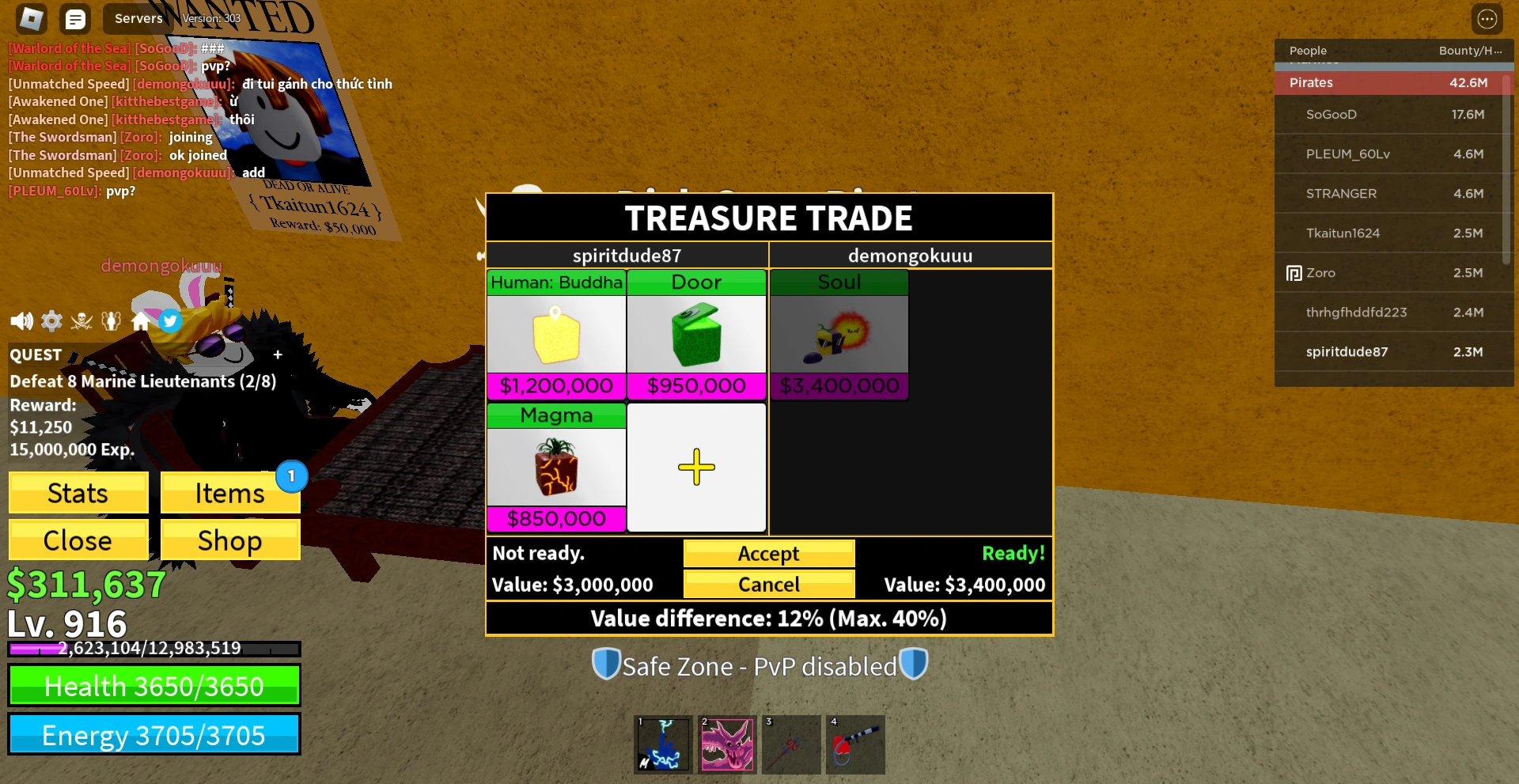Toggle the chat window bubble icon
Image resolution: width=1519 pixels, height=784 pixels.
point(75,18)
